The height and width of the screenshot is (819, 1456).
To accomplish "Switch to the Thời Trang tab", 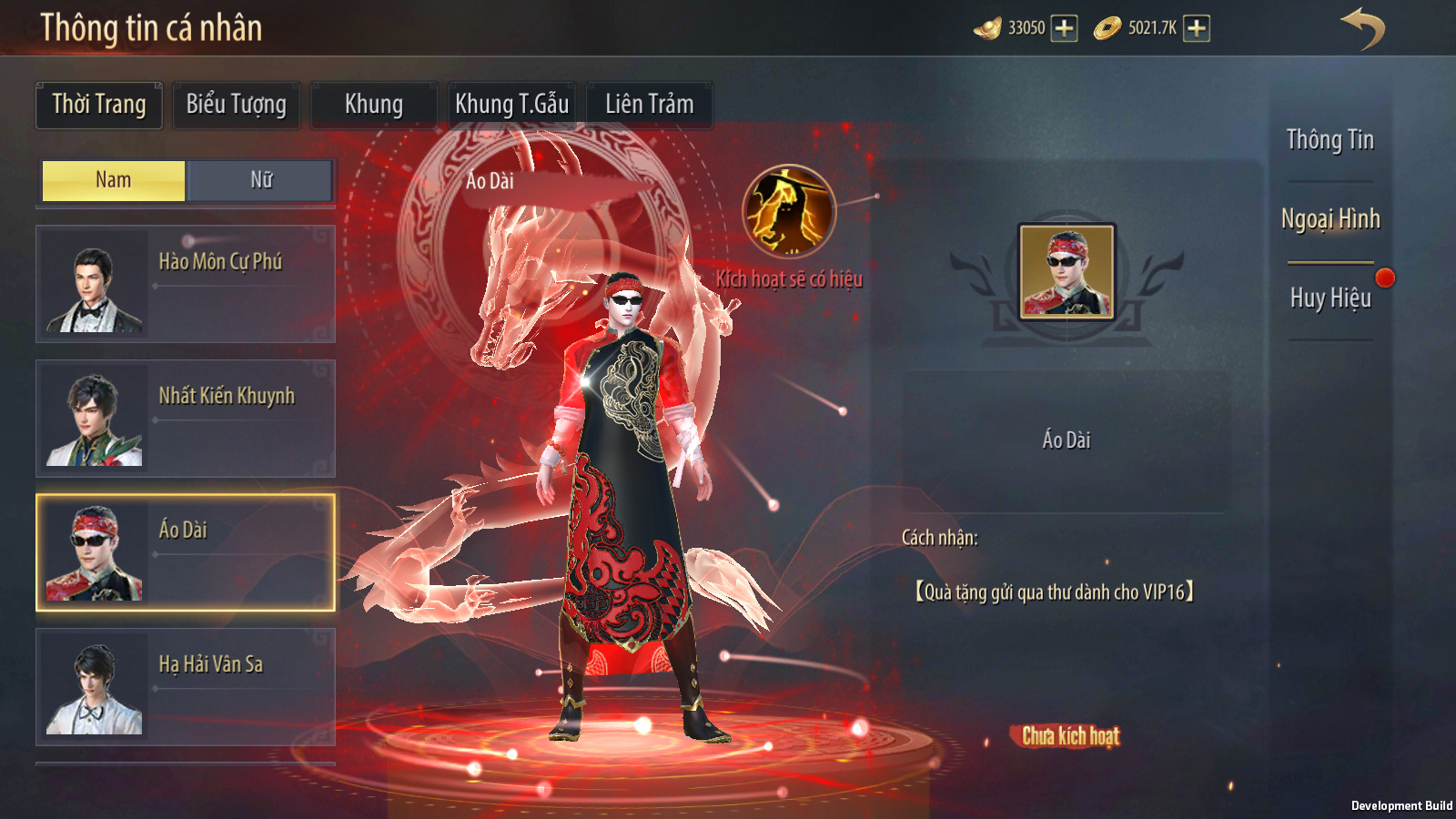I will click(x=98, y=105).
